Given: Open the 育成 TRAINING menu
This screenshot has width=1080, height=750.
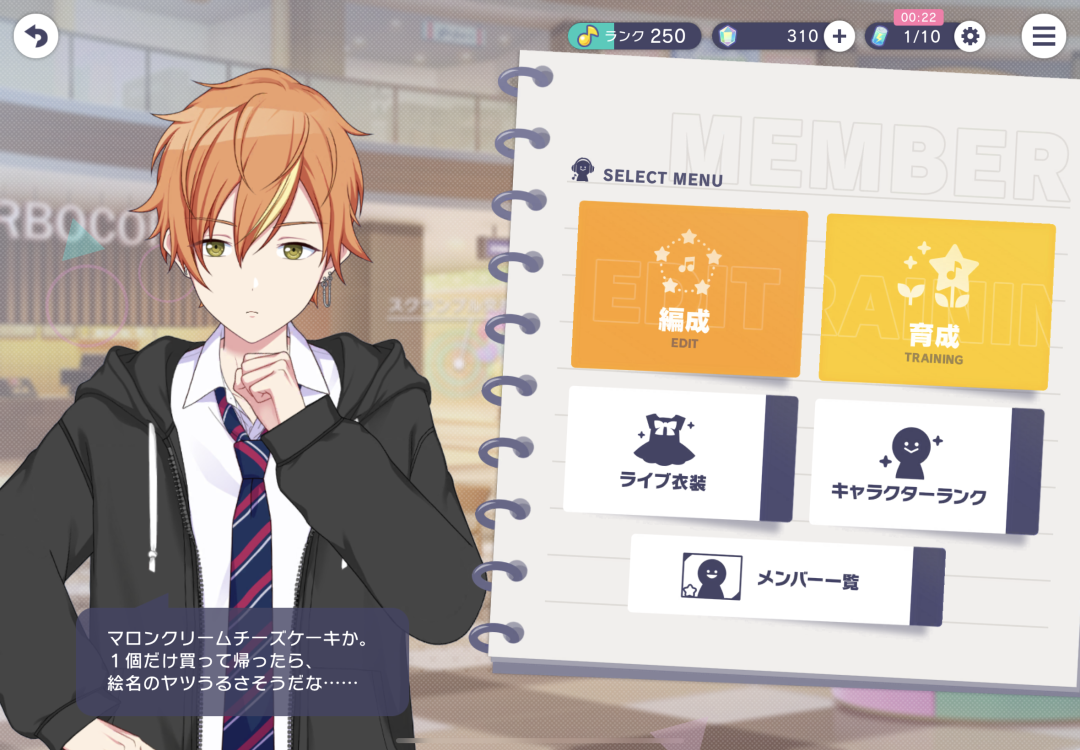Looking at the screenshot, I should (936, 302).
